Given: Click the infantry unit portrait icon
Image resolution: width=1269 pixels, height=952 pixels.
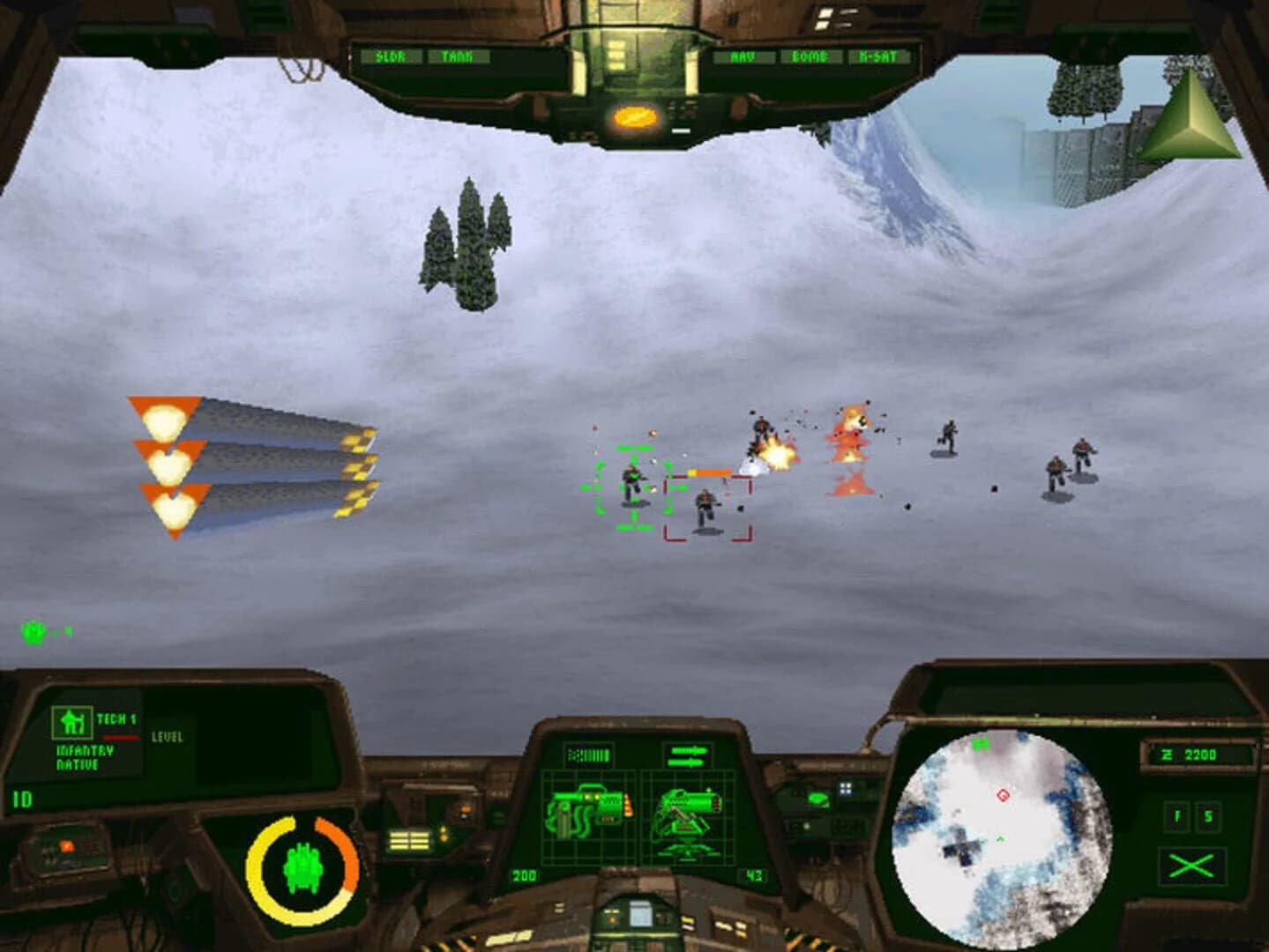Looking at the screenshot, I should coord(71,722).
